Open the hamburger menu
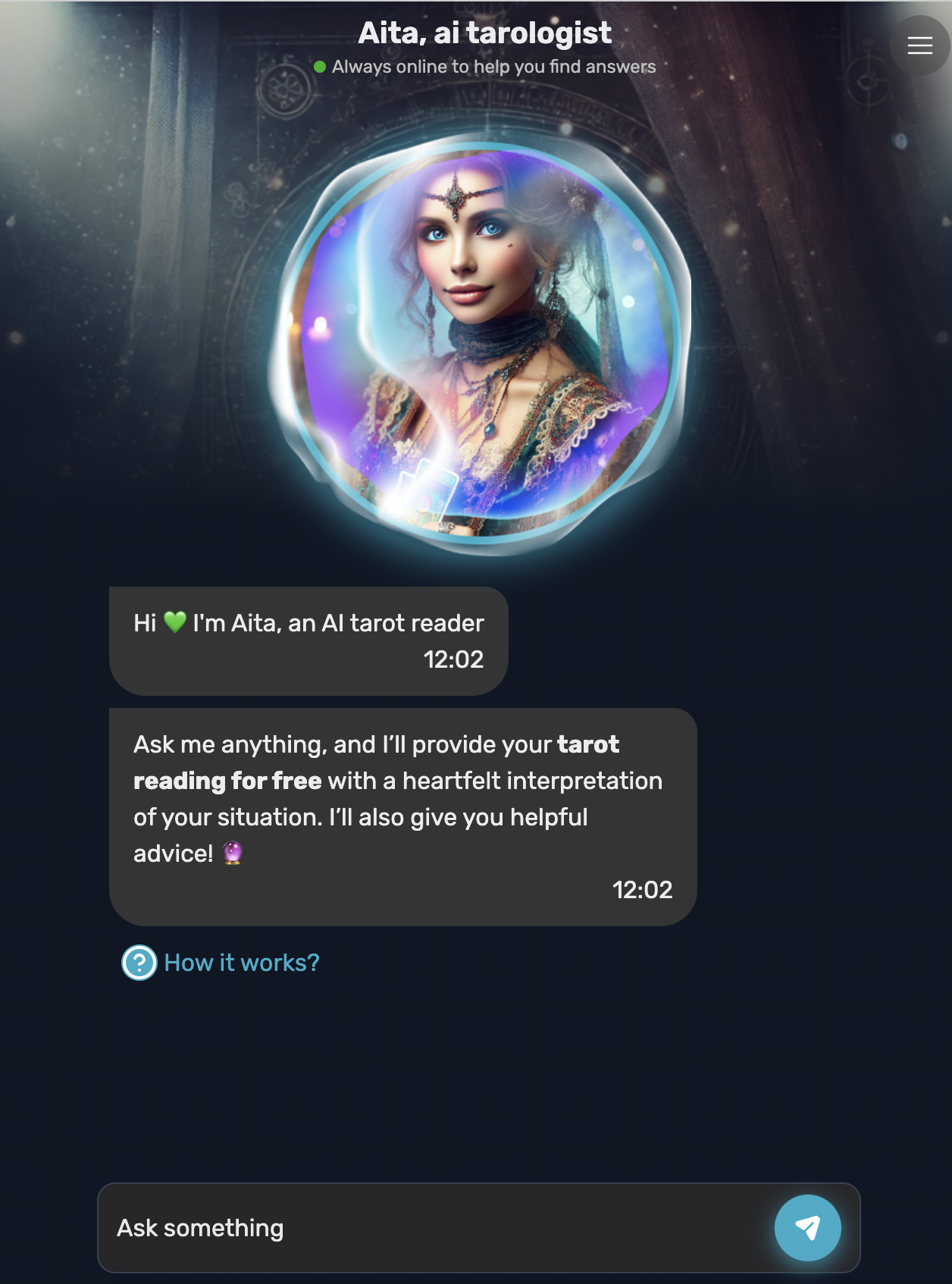The width and height of the screenshot is (952, 1284). (x=919, y=45)
